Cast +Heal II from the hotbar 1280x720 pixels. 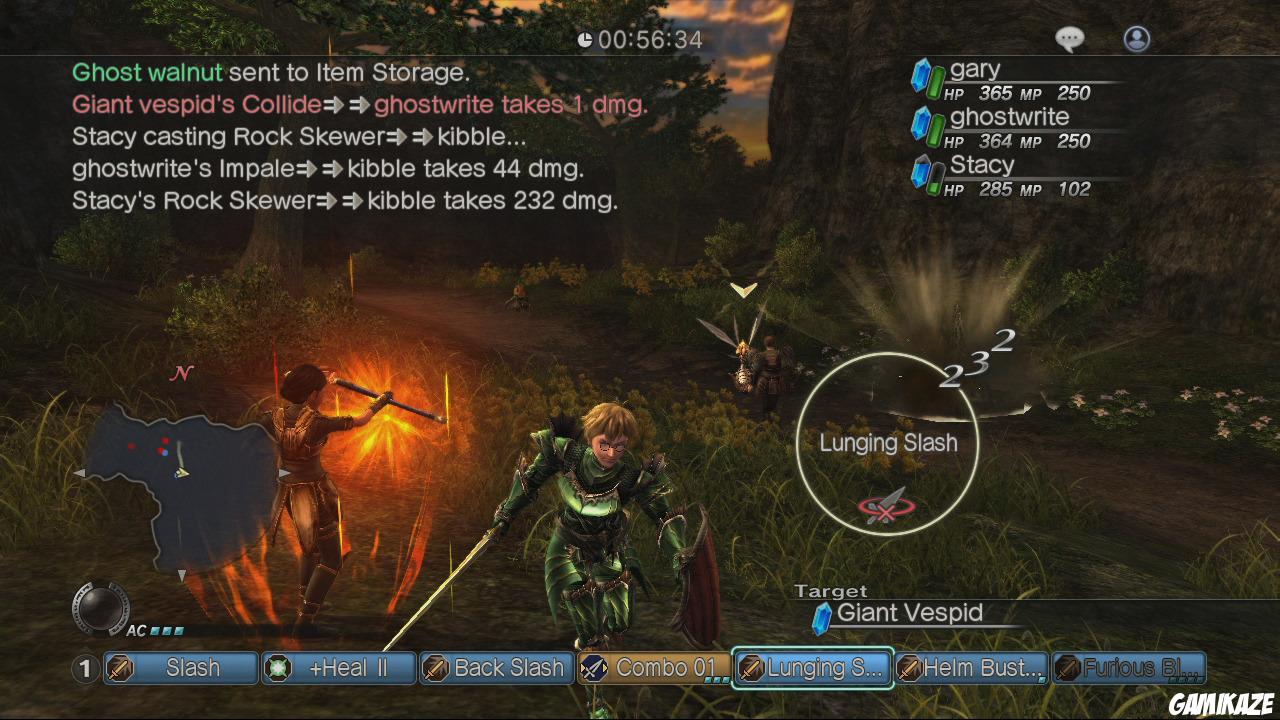pos(339,668)
